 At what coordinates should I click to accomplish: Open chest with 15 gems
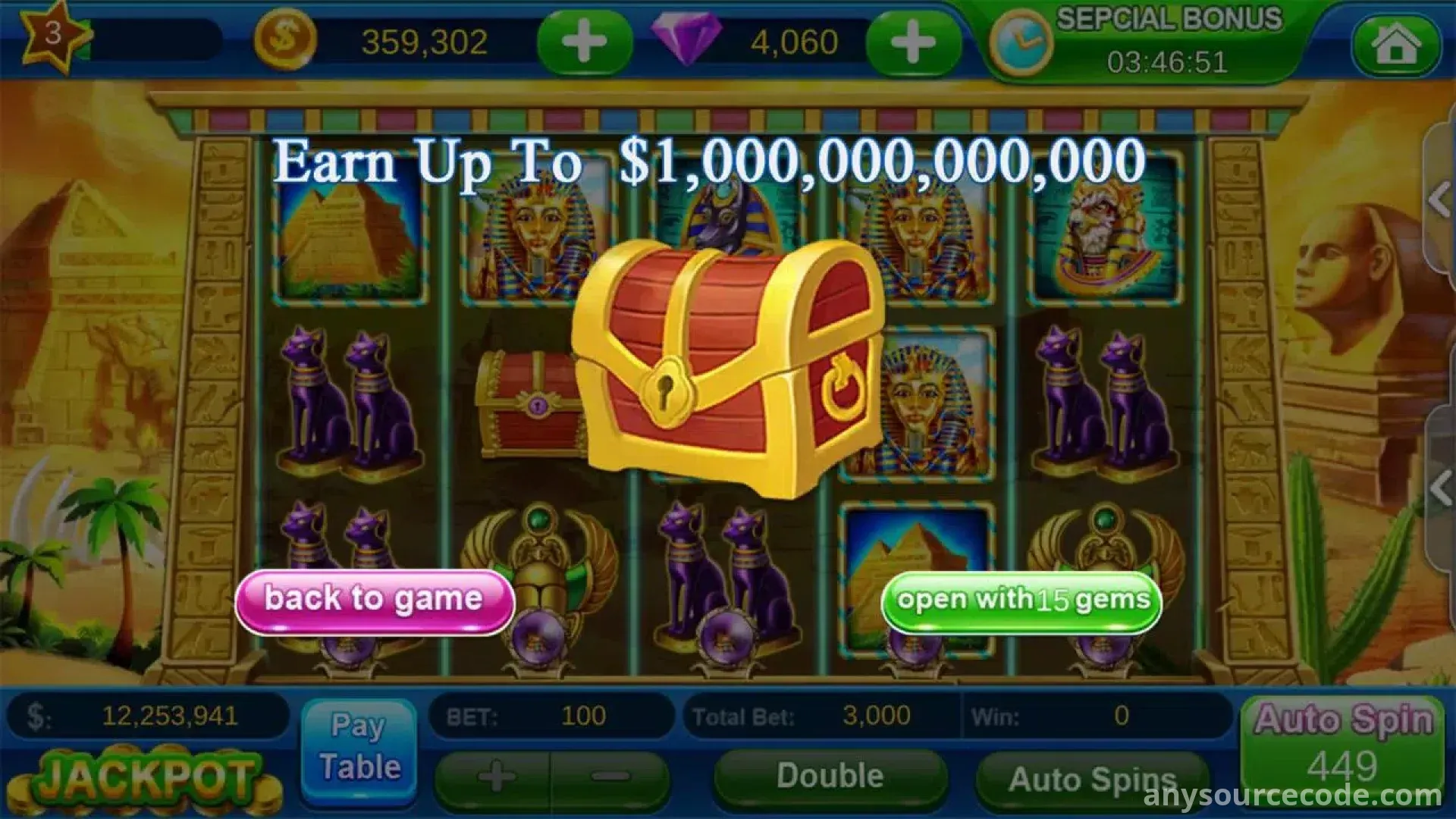1021,602
